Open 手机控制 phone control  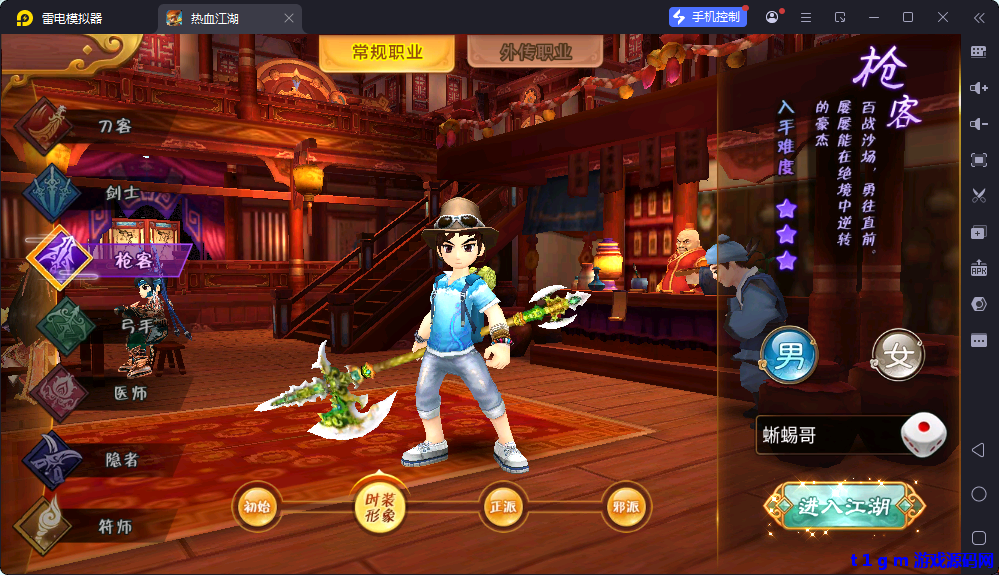point(708,17)
